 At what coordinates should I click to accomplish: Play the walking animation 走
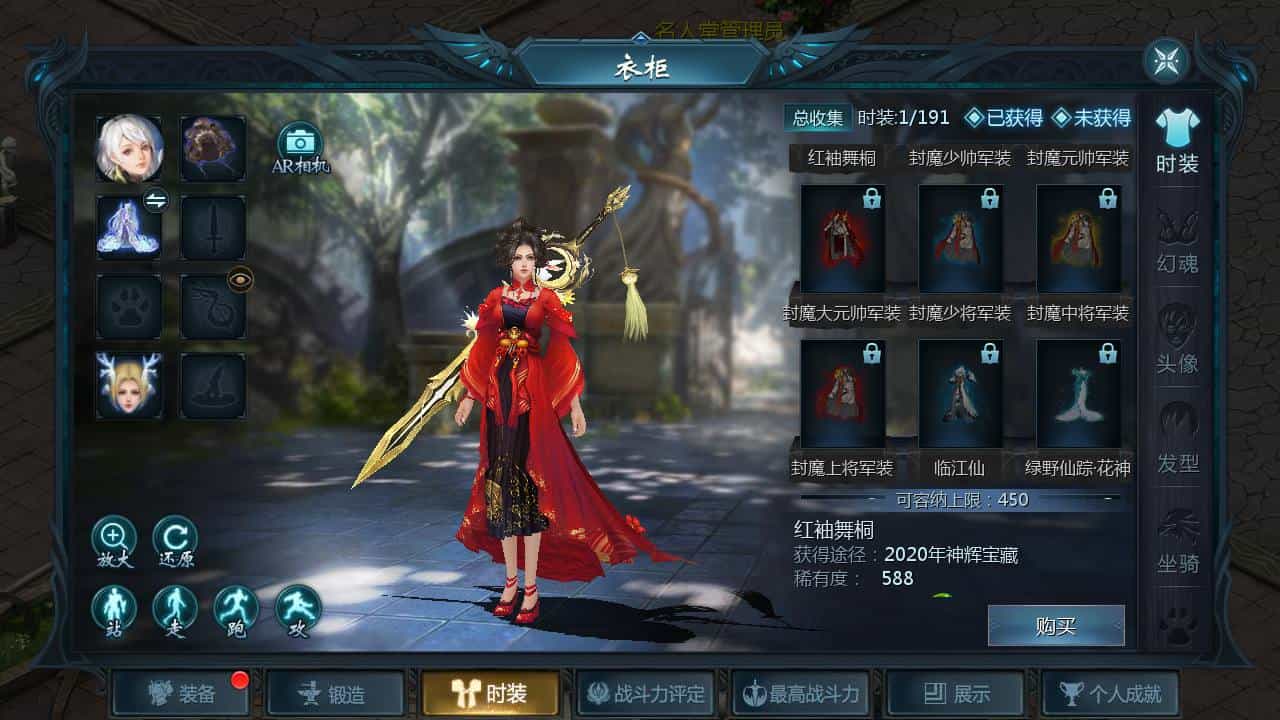tap(175, 609)
